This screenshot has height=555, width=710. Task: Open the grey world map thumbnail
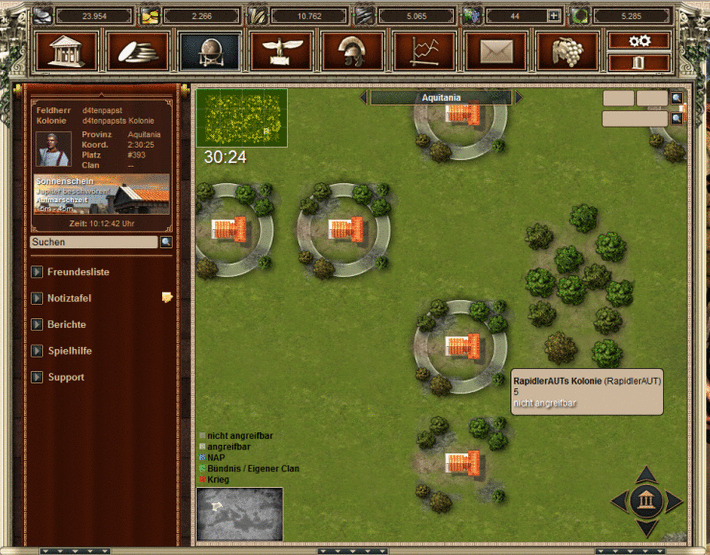pyautogui.click(x=240, y=514)
